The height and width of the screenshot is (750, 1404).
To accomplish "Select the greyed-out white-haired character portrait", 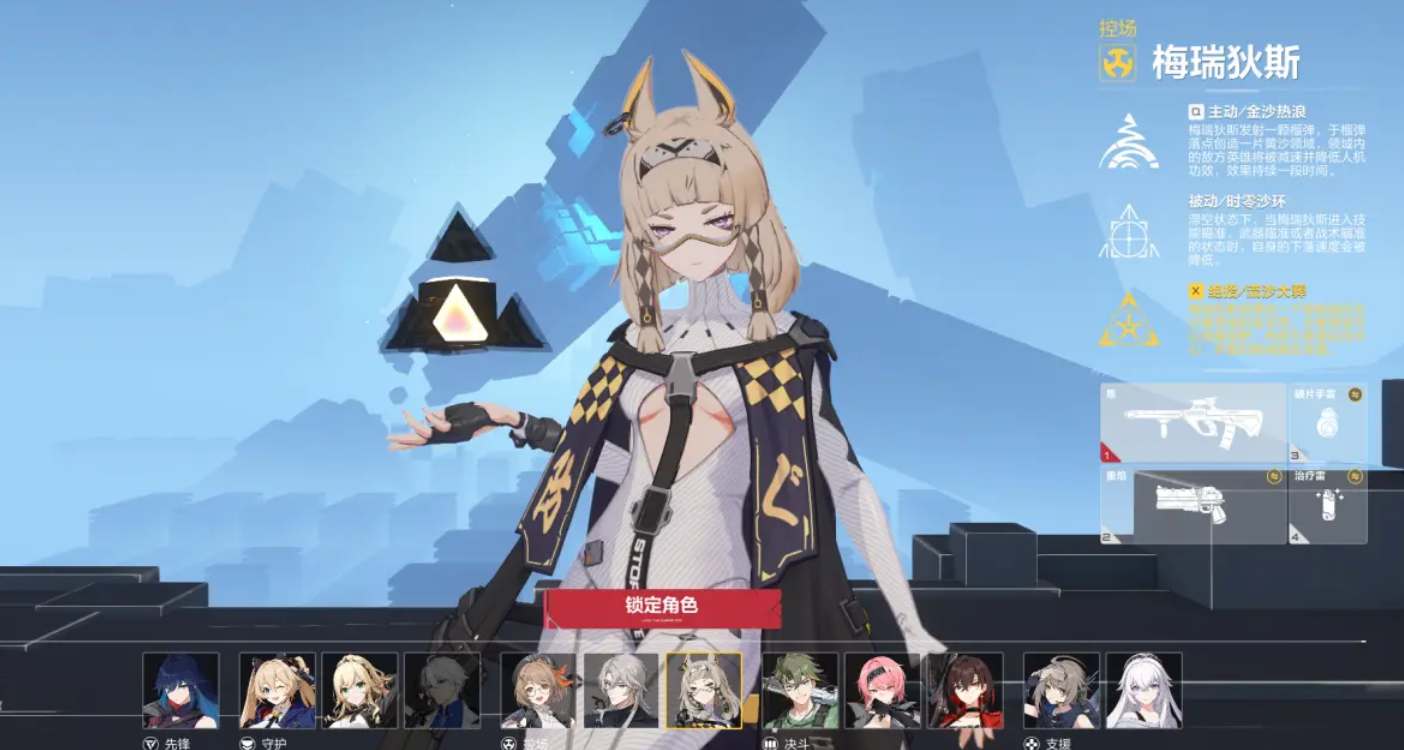I will (x=441, y=690).
